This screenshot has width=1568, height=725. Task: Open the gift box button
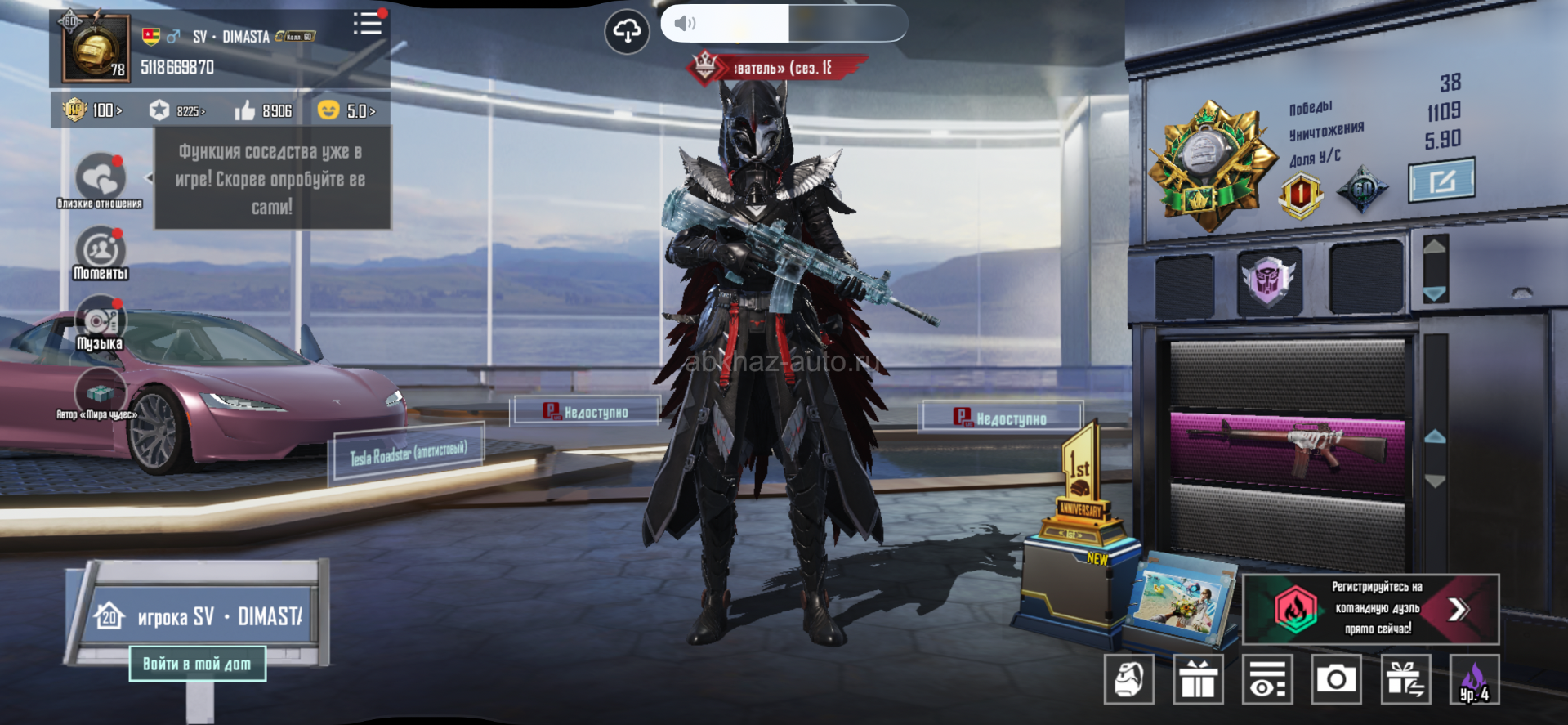(x=1198, y=679)
